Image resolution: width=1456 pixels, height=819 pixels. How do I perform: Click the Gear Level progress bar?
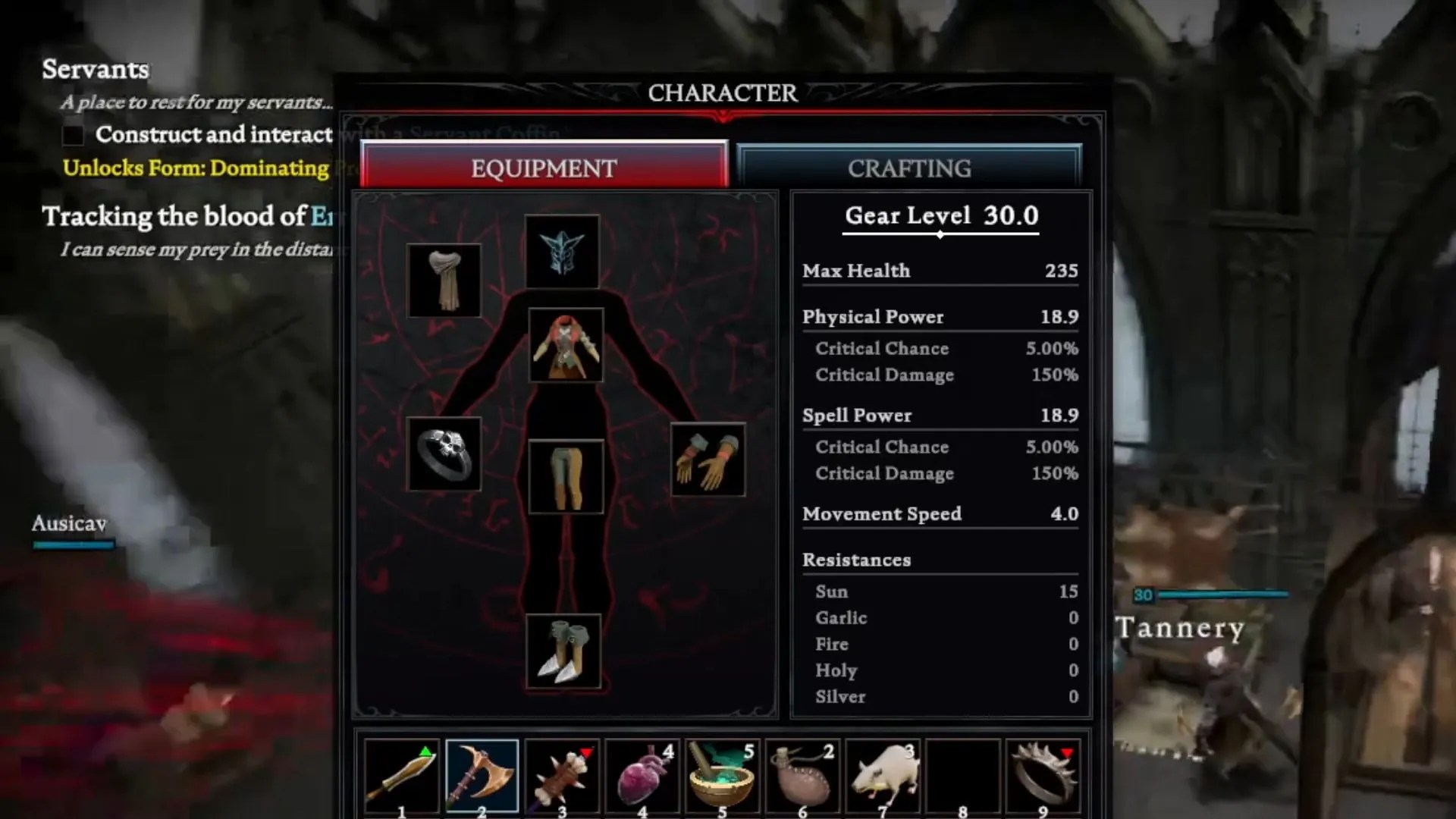click(x=940, y=234)
